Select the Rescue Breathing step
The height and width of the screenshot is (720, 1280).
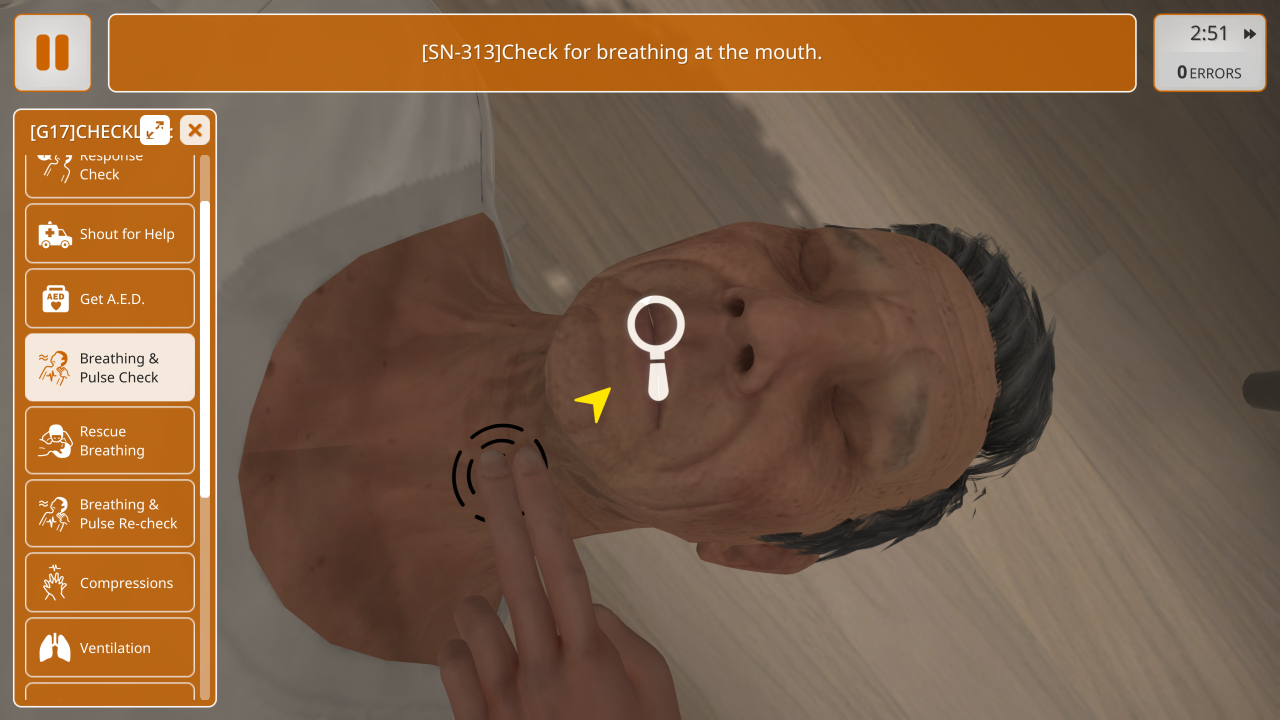(110, 441)
